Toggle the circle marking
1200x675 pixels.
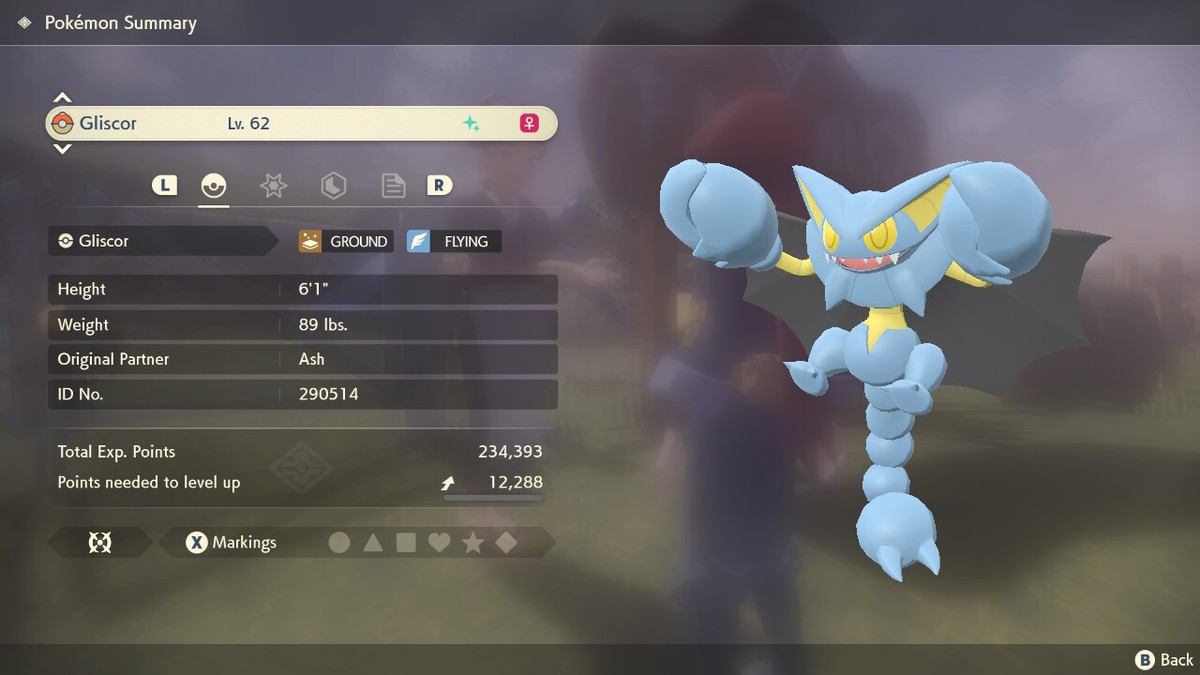coord(340,543)
